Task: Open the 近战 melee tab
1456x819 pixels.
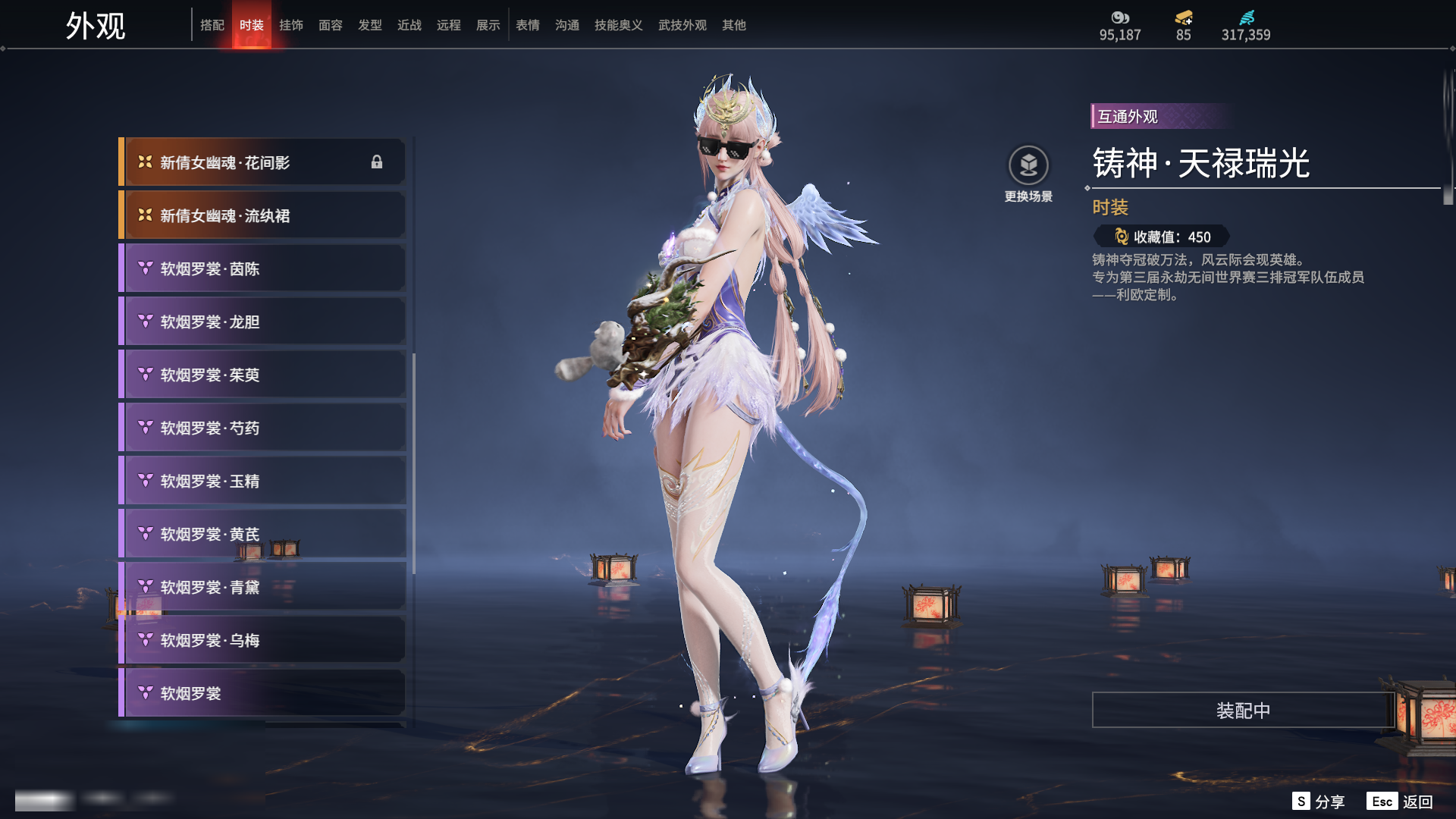Action: click(x=409, y=25)
